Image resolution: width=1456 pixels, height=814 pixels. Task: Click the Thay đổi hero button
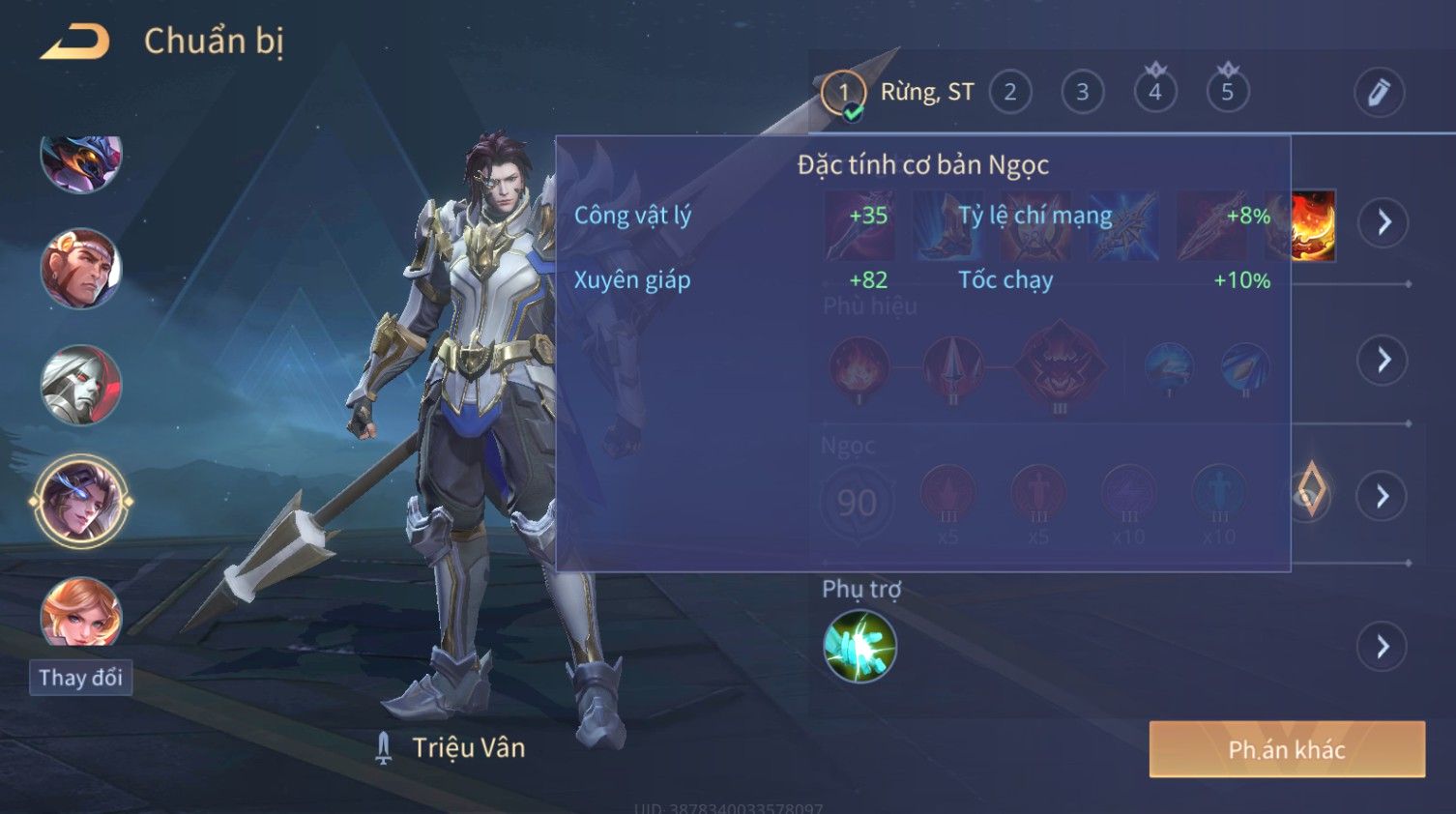coord(80,678)
